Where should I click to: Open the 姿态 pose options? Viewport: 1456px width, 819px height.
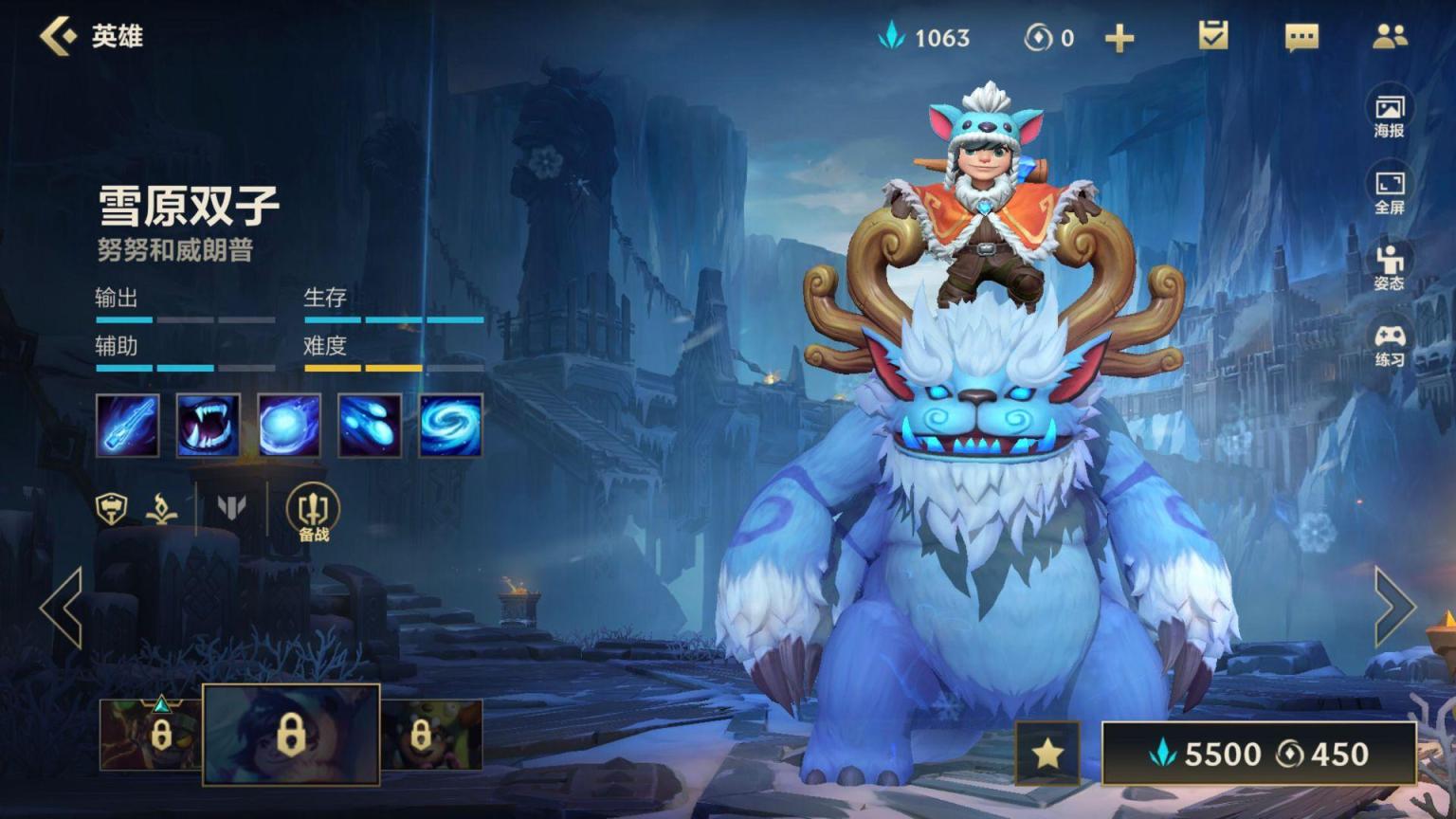(x=1390, y=267)
